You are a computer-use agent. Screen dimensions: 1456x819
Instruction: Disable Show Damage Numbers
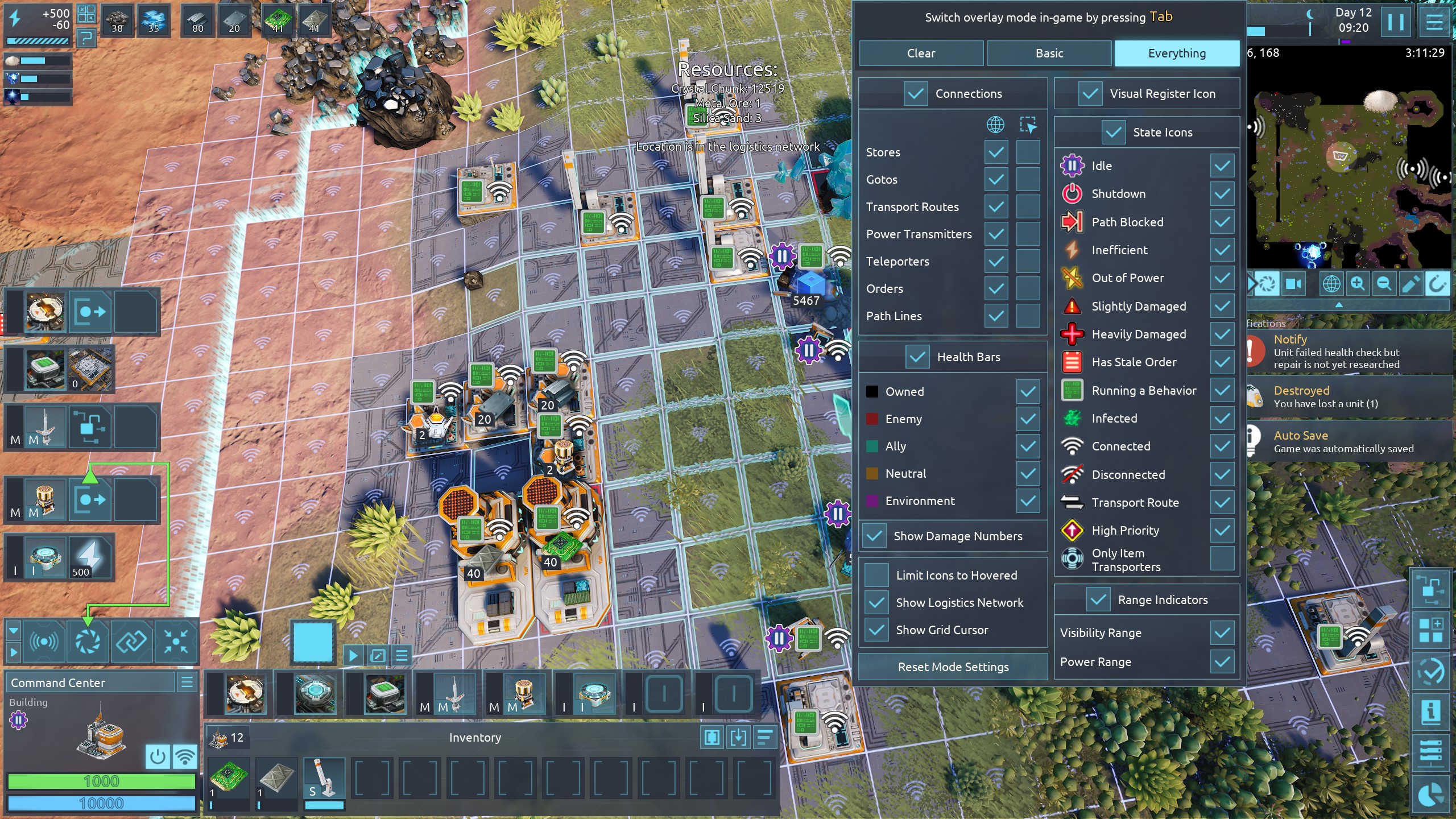coord(874,536)
